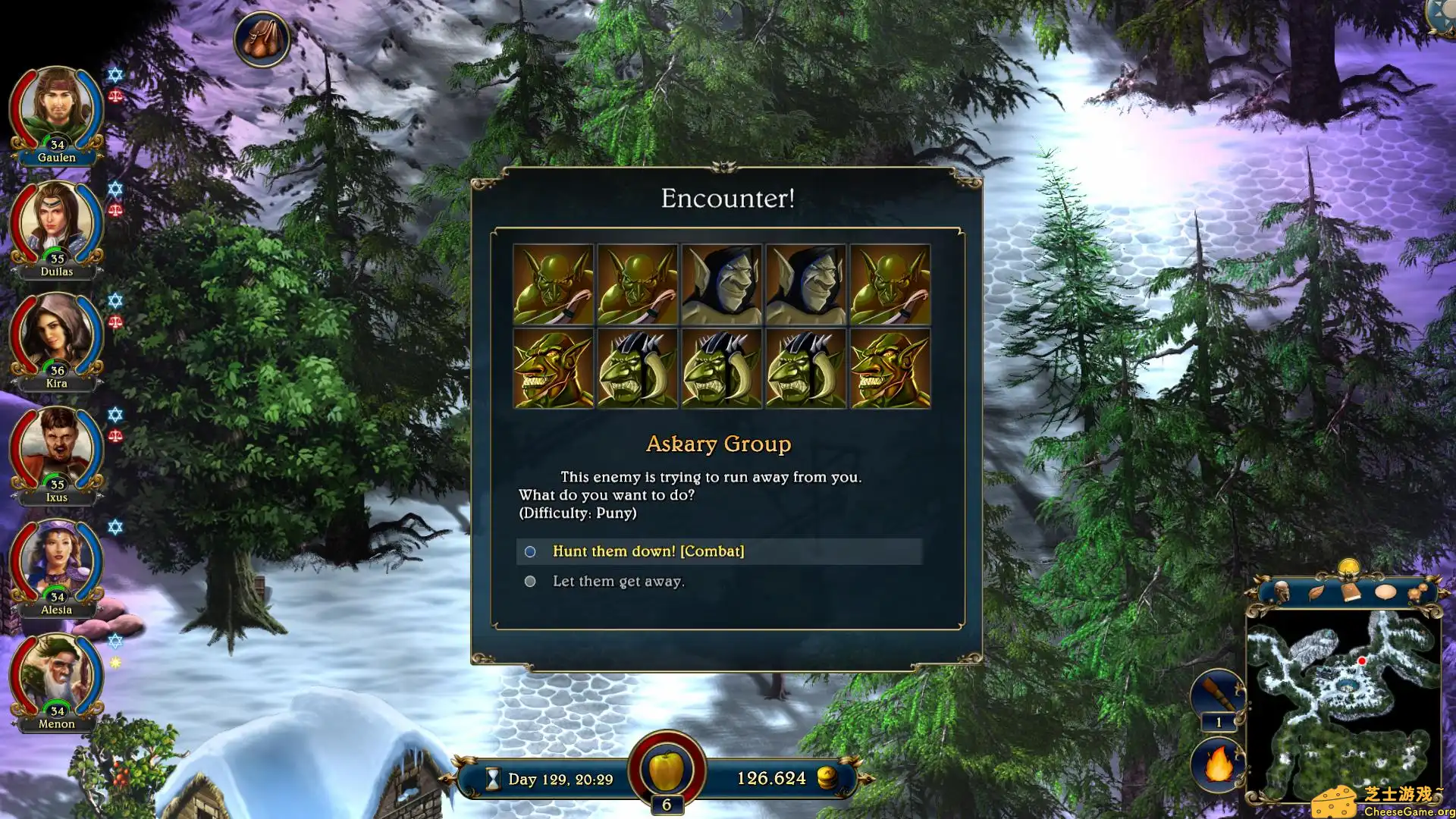Select Menon's character portrait
This screenshot has height=819, width=1456.
57,676
